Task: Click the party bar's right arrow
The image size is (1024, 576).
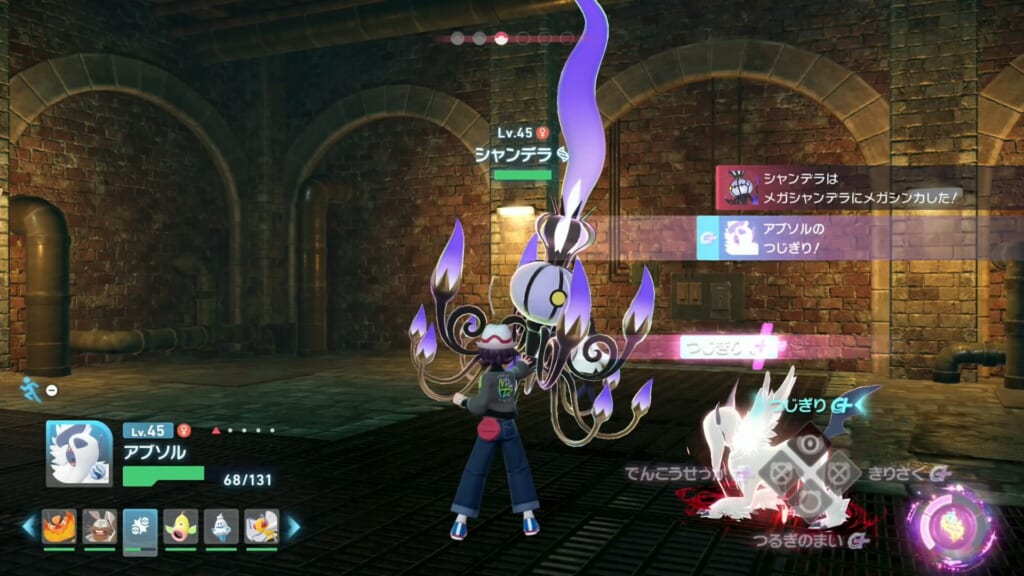Action: [293, 526]
